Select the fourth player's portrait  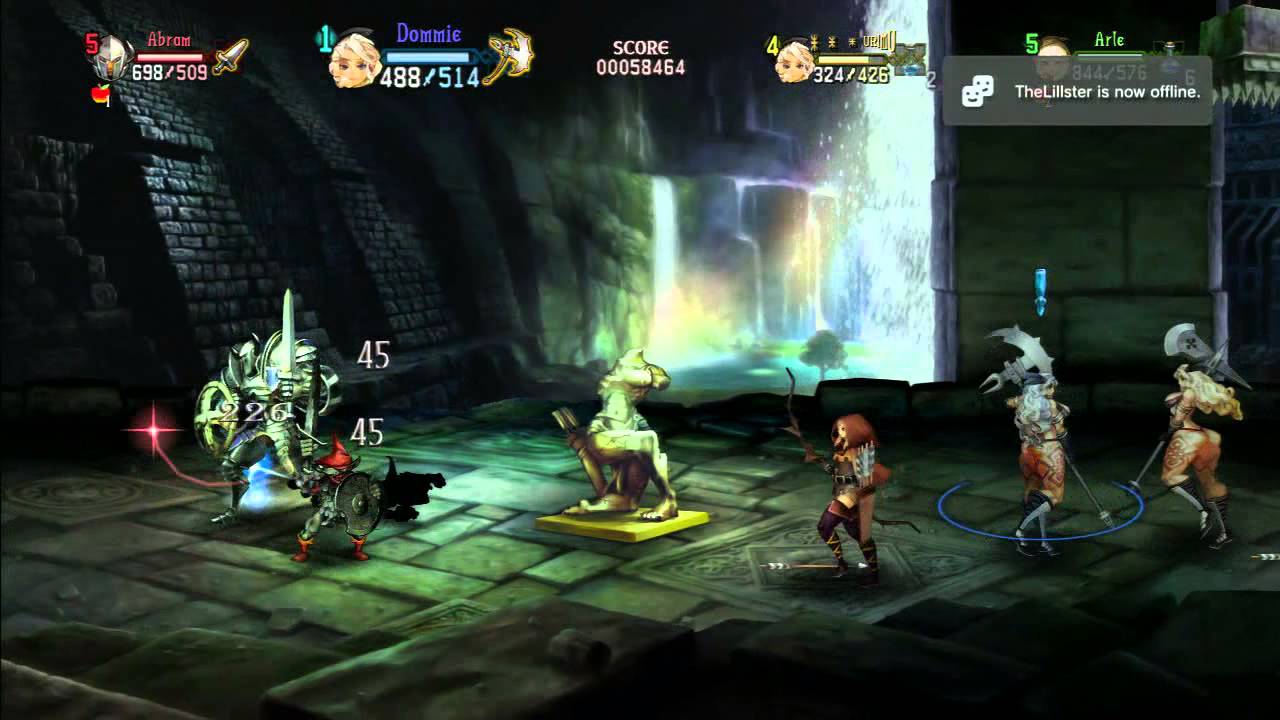pos(793,60)
